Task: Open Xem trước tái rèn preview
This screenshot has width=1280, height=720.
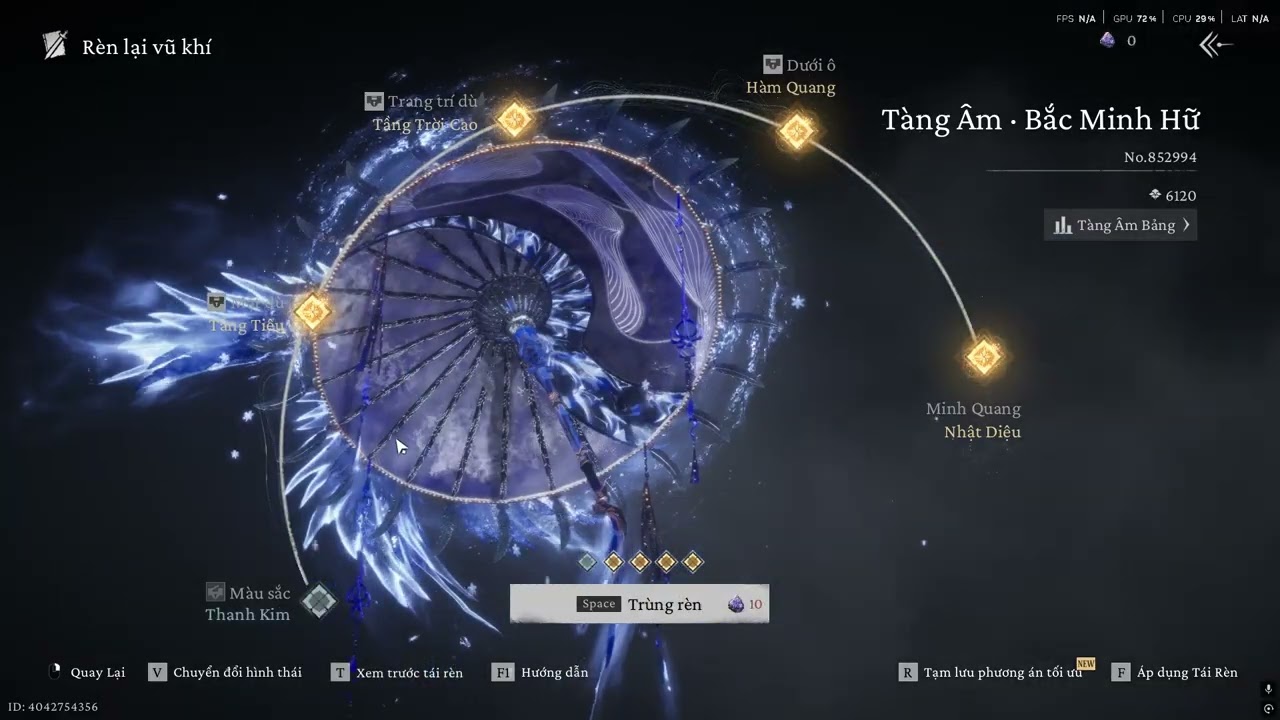Action: pyautogui.click(x=398, y=672)
